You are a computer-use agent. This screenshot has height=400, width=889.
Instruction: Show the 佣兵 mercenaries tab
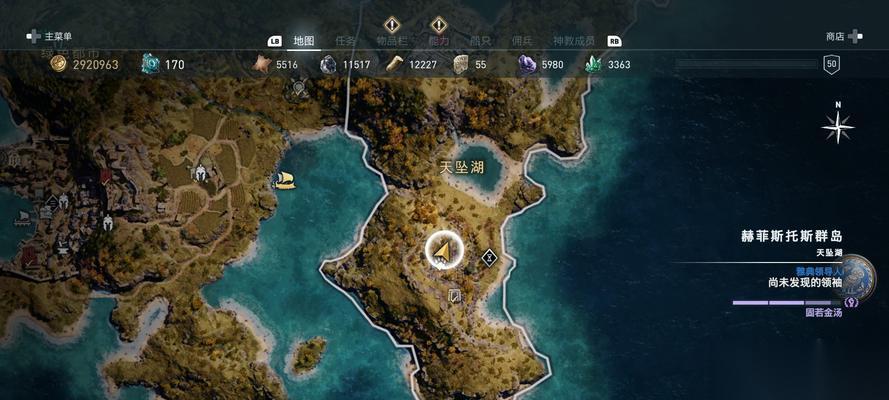pos(522,41)
